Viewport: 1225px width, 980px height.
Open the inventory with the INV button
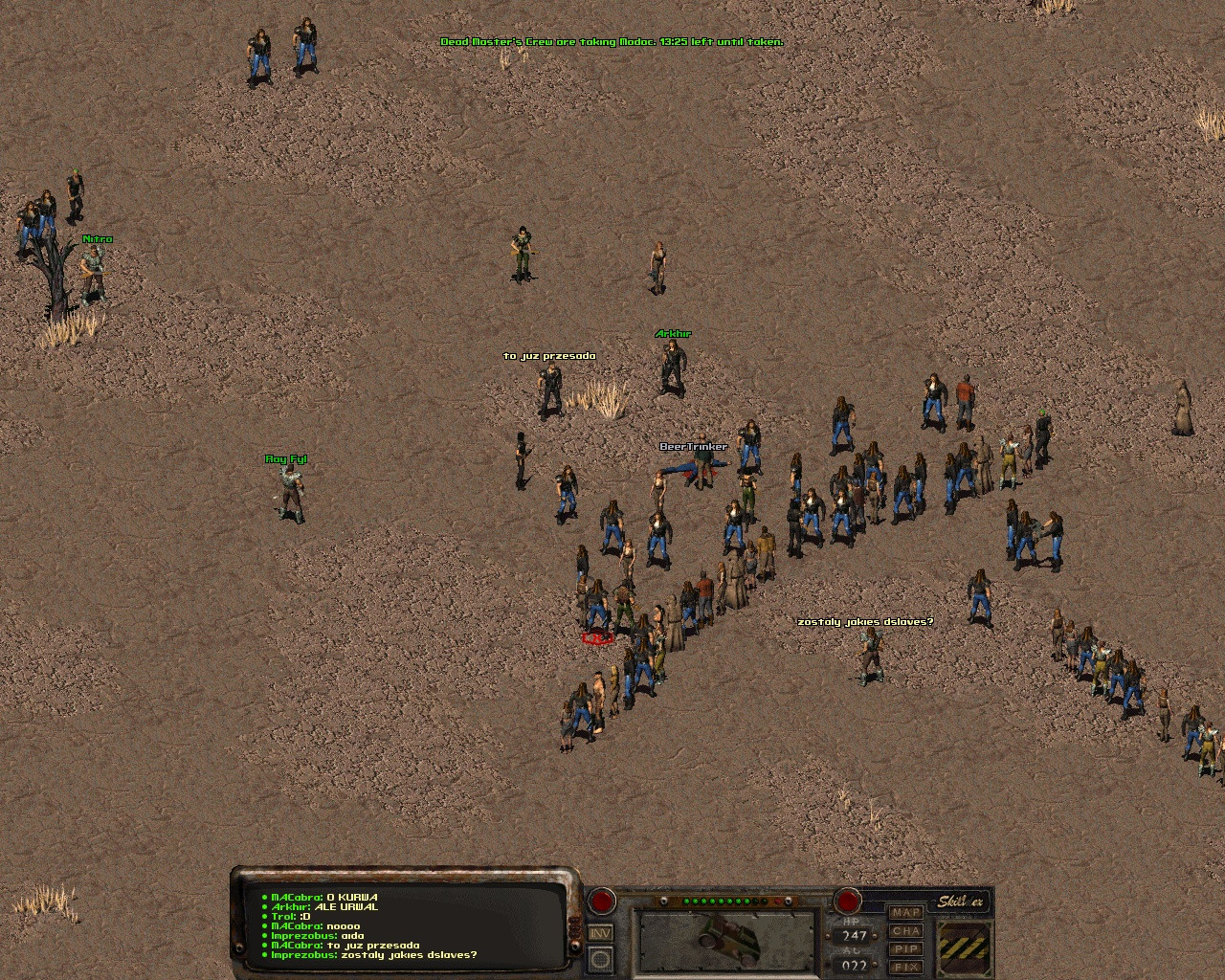point(601,933)
